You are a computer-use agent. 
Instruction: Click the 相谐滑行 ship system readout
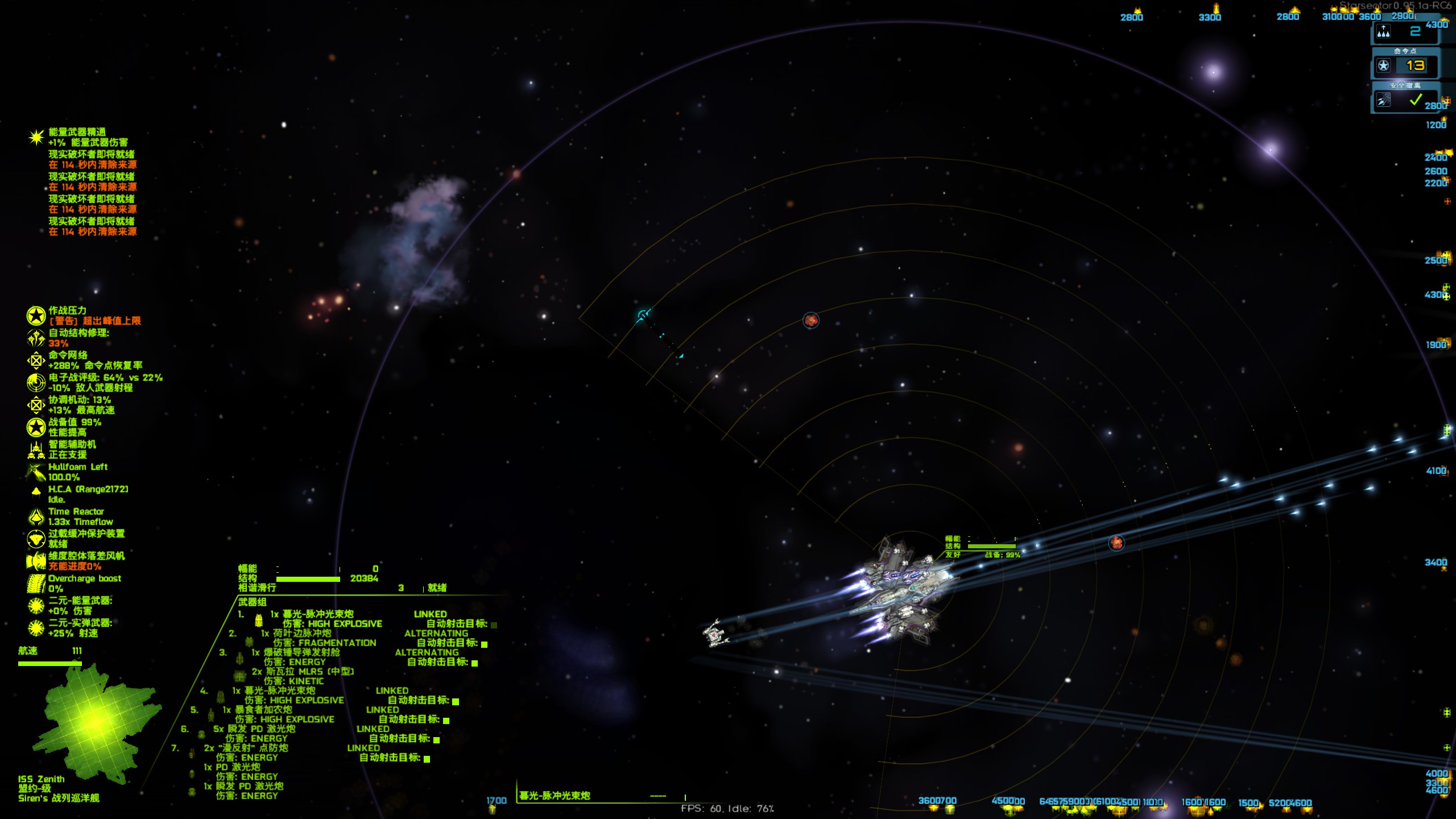click(257, 588)
